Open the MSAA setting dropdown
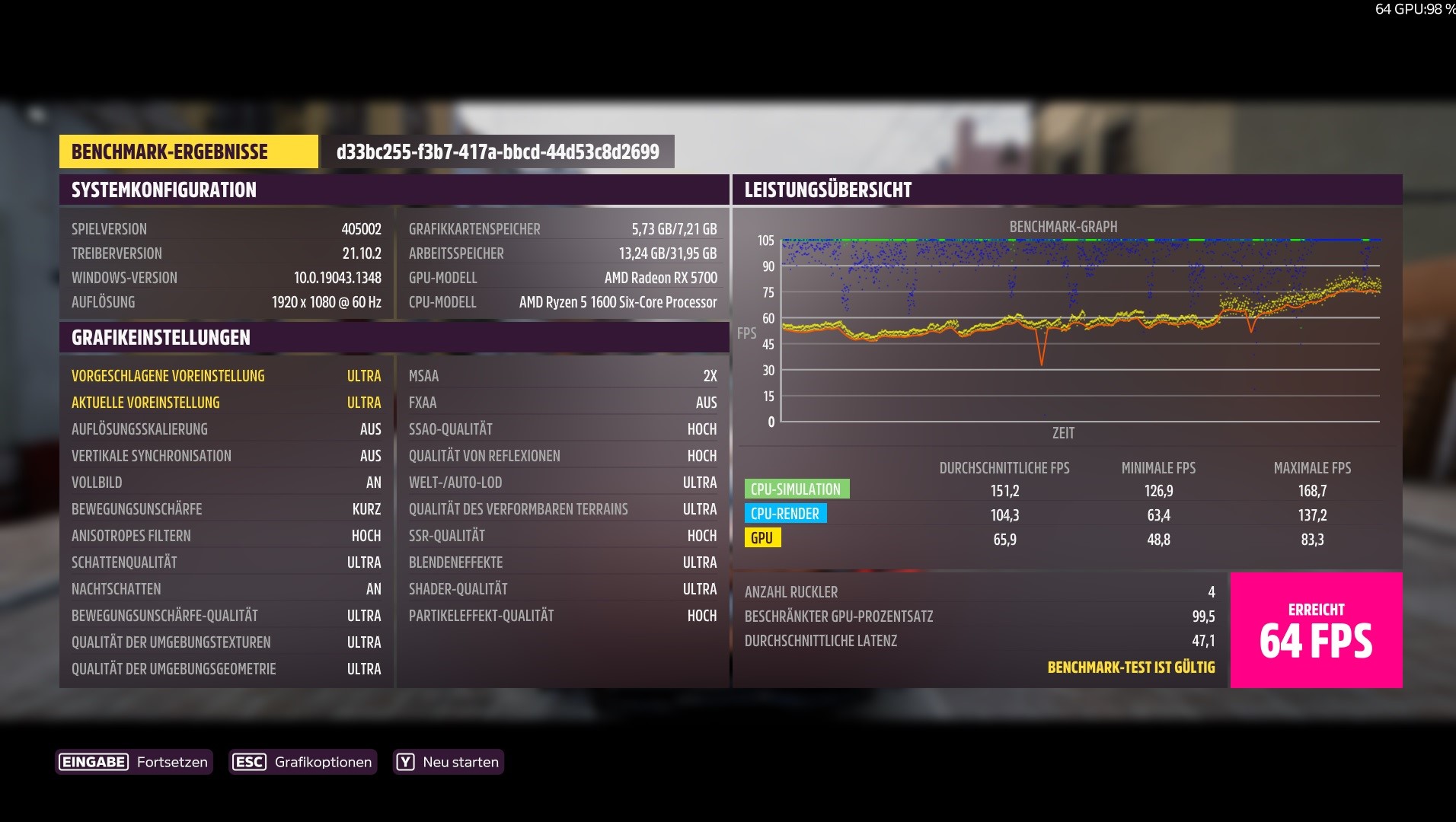Screen dimensions: 1456x822 [x=562, y=375]
